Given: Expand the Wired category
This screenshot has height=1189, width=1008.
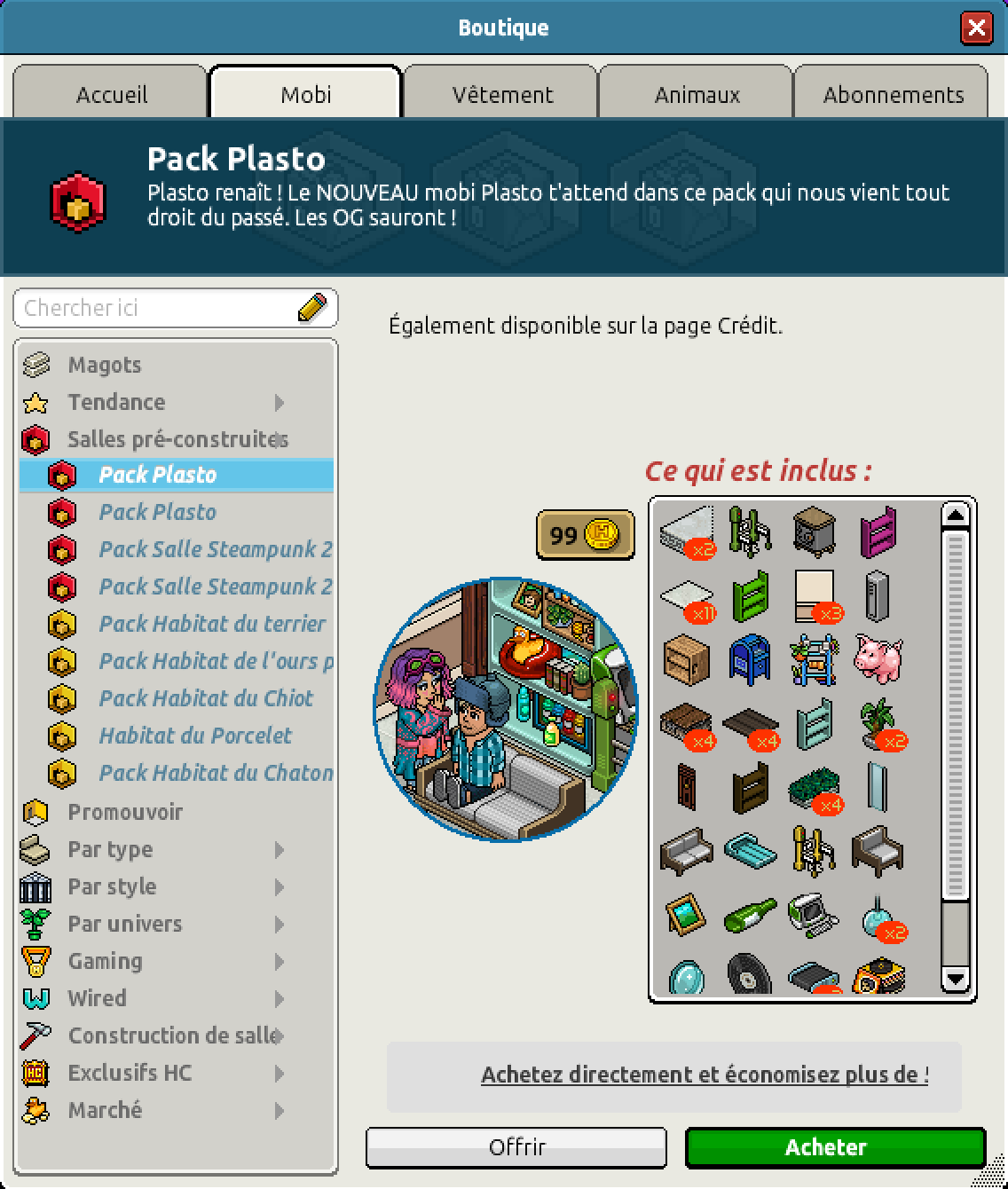Looking at the screenshot, I should (x=97, y=998).
